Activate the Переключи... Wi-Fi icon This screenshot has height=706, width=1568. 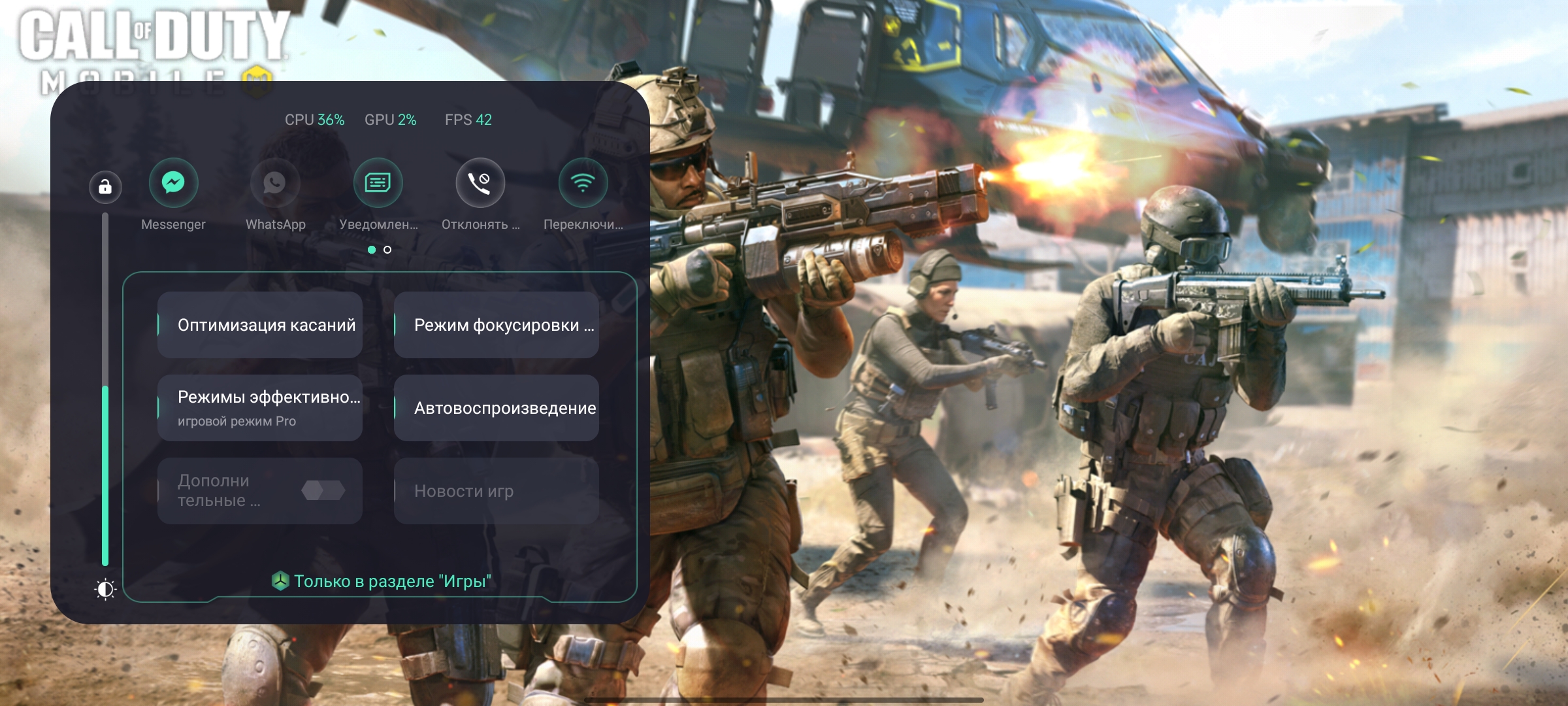pos(583,182)
